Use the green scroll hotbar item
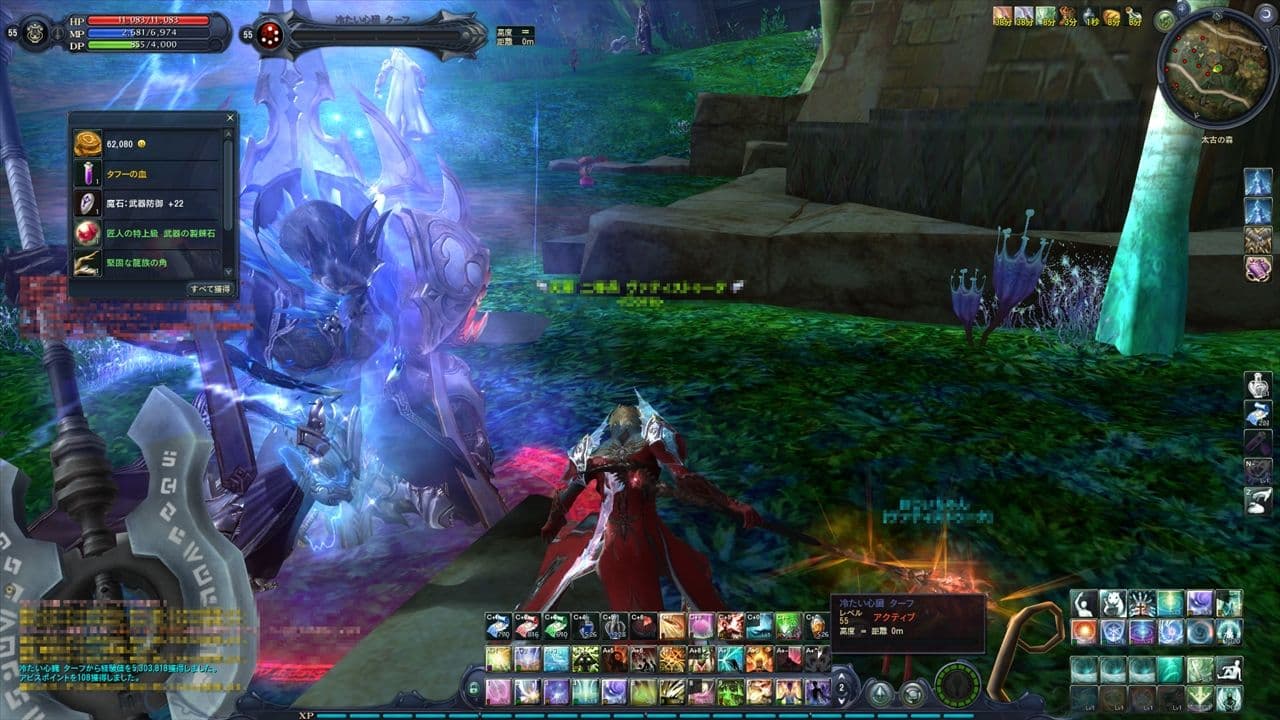This screenshot has width=1280, height=720. [x=556, y=626]
